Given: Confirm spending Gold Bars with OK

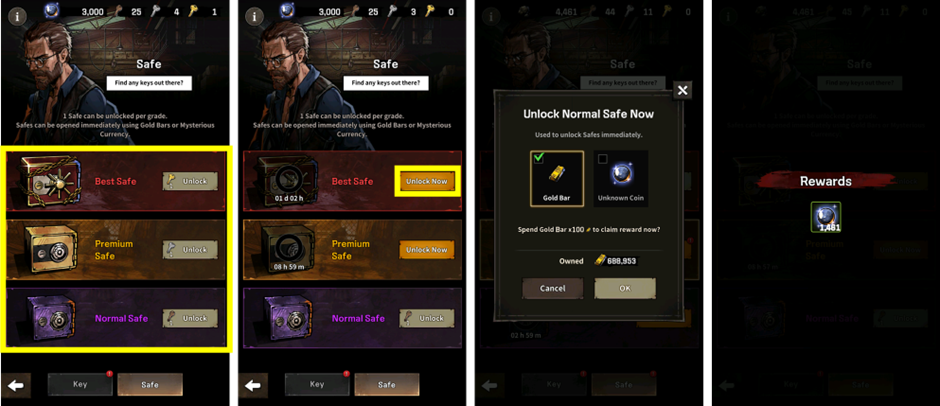Looking at the screenshot, I should click(x=625, y=288).
